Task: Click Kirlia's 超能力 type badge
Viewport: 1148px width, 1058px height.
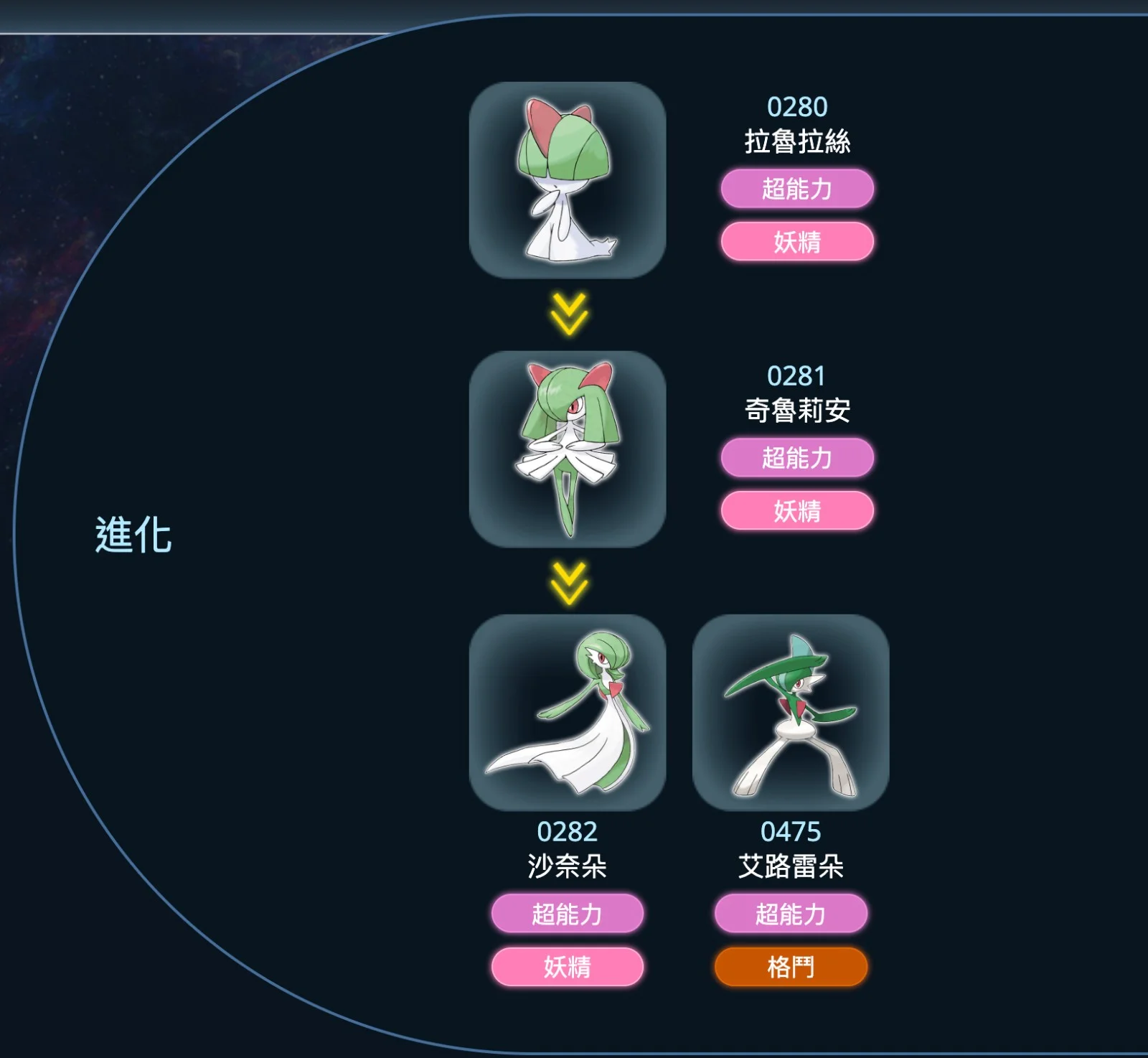Action: [797, 458]
